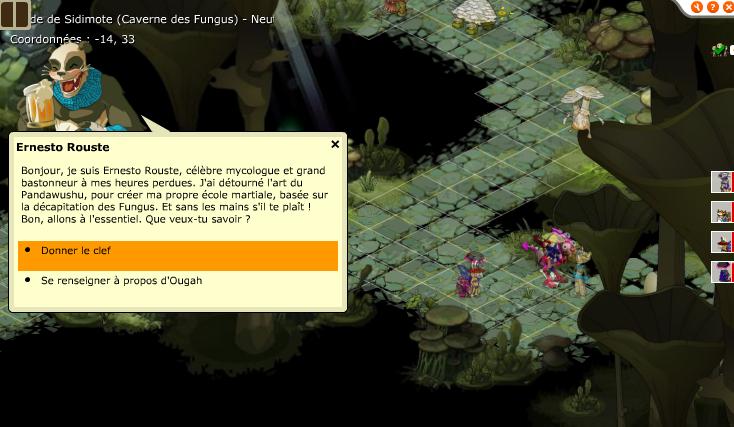Select the second party member portrait
Viewport: 734px width, 427px height.
(x=721, y=212)
